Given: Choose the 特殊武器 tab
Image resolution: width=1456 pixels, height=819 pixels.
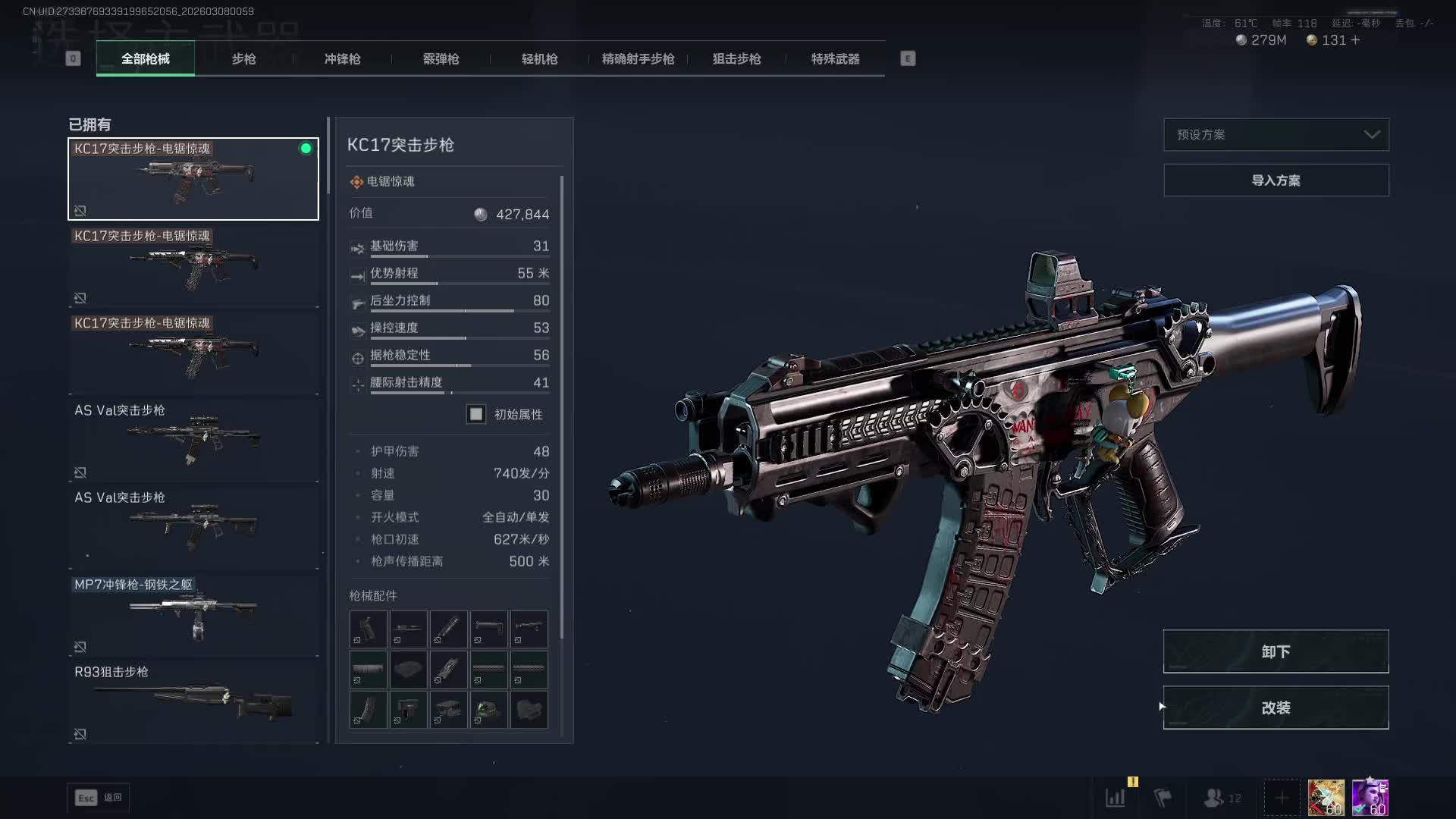Looking at the screenshot, I should [835, 59].
